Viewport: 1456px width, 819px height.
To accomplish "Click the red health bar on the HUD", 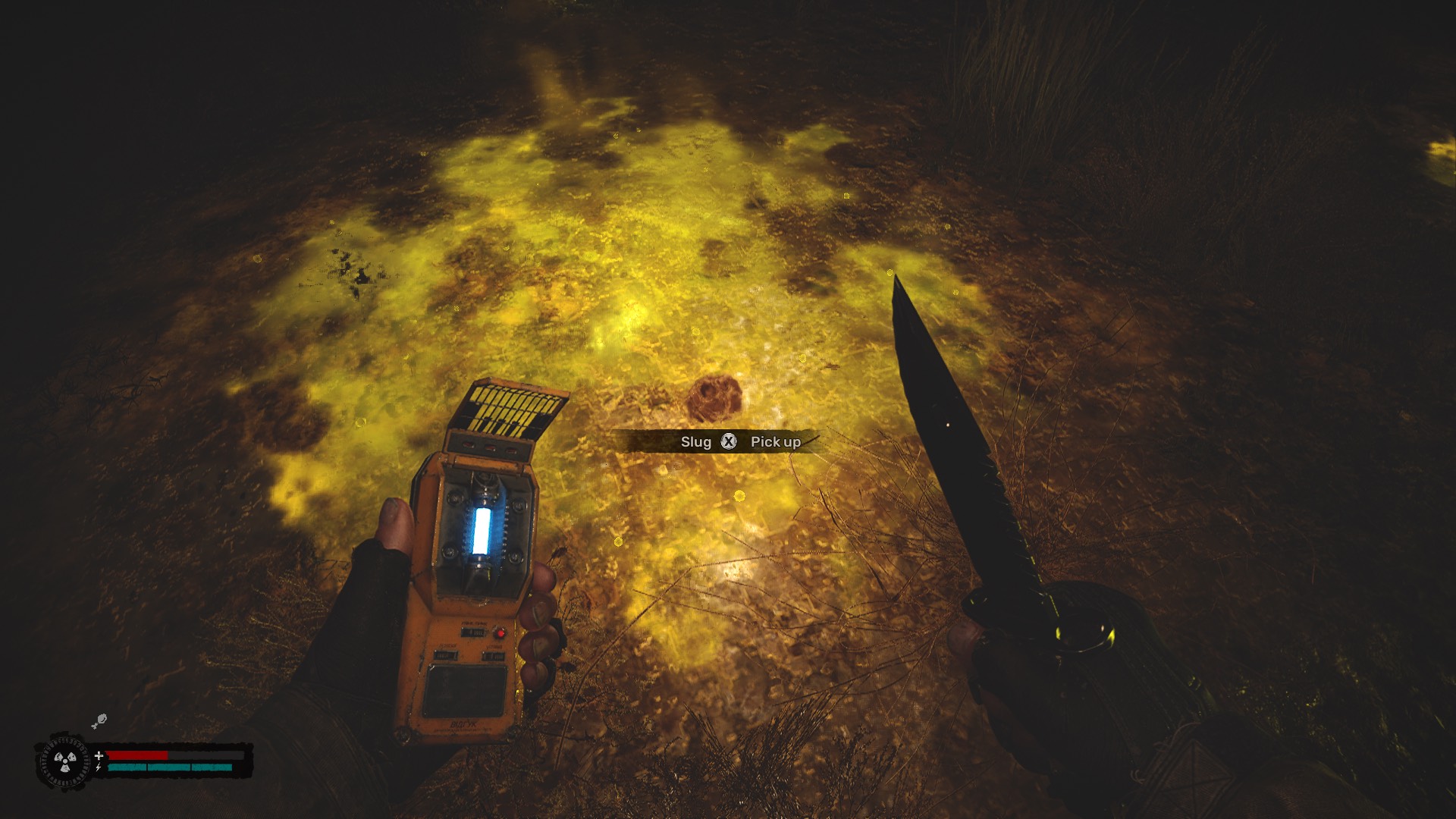I will tap(138, 755).
